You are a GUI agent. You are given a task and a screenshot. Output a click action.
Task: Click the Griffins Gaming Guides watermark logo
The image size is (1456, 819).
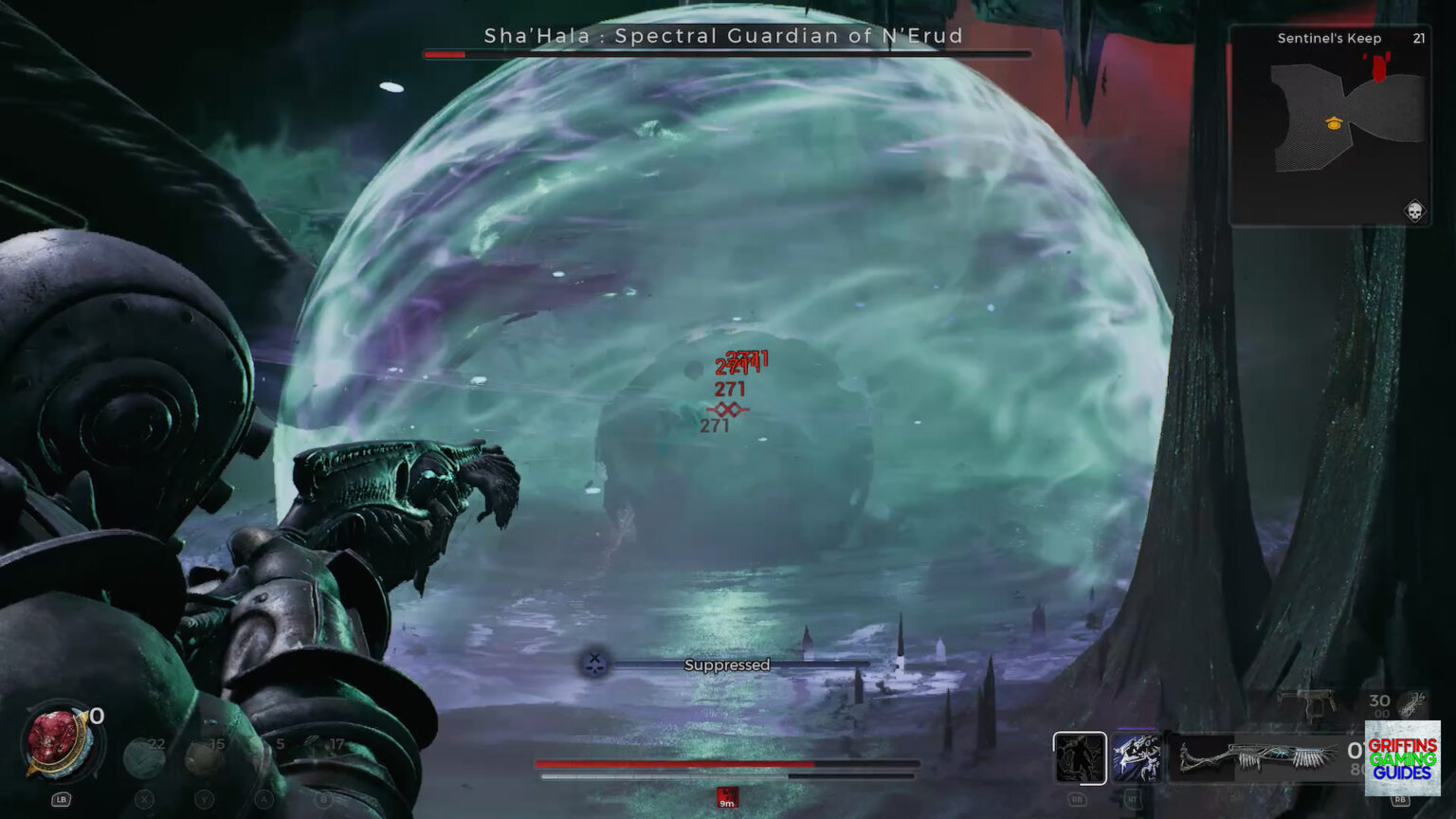pos(1401,758)
